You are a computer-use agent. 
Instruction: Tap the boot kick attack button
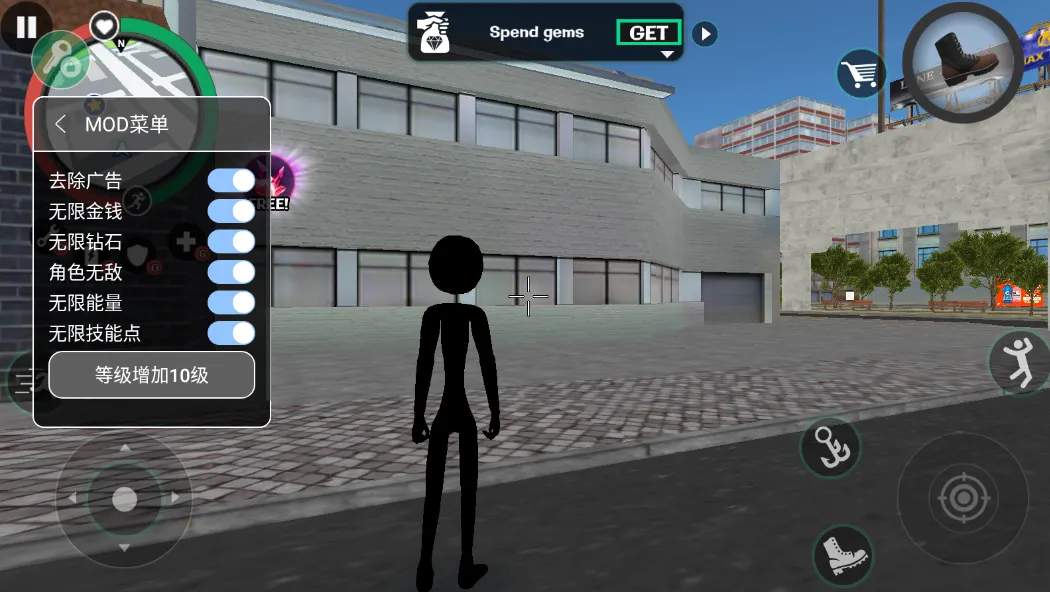[x=842, y=554]
